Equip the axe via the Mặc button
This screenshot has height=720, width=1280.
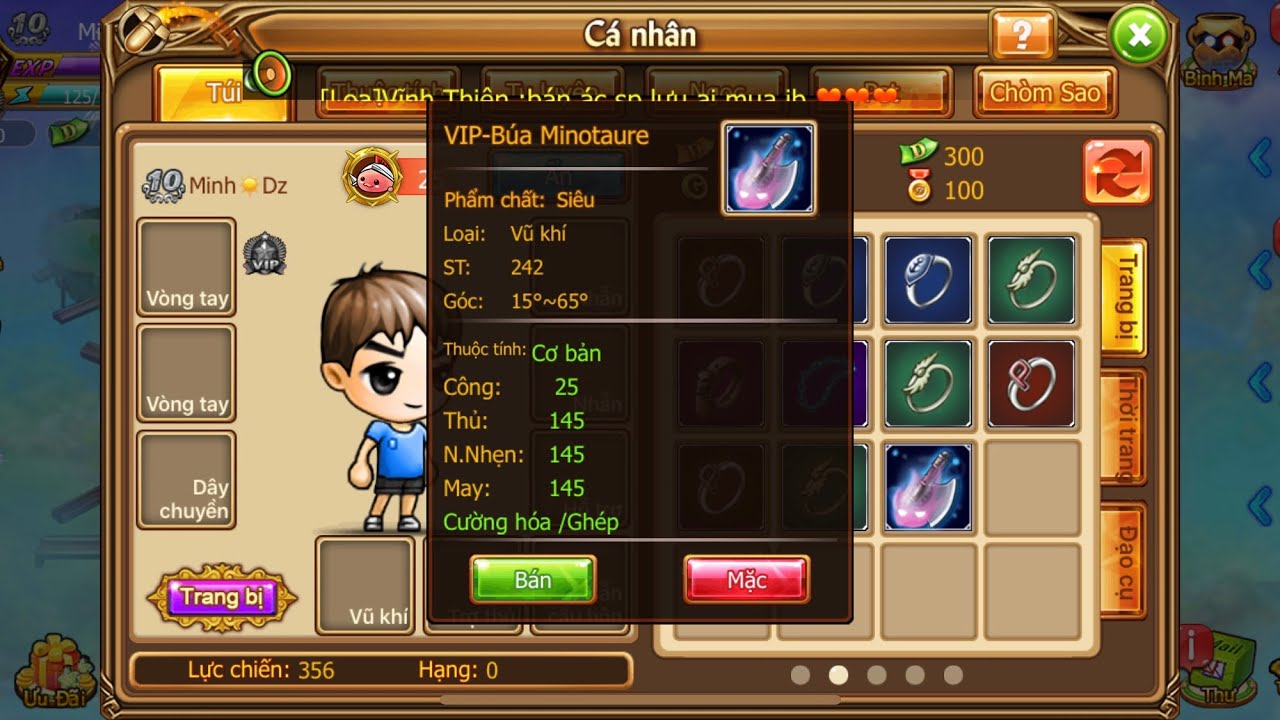pos(746,580)
